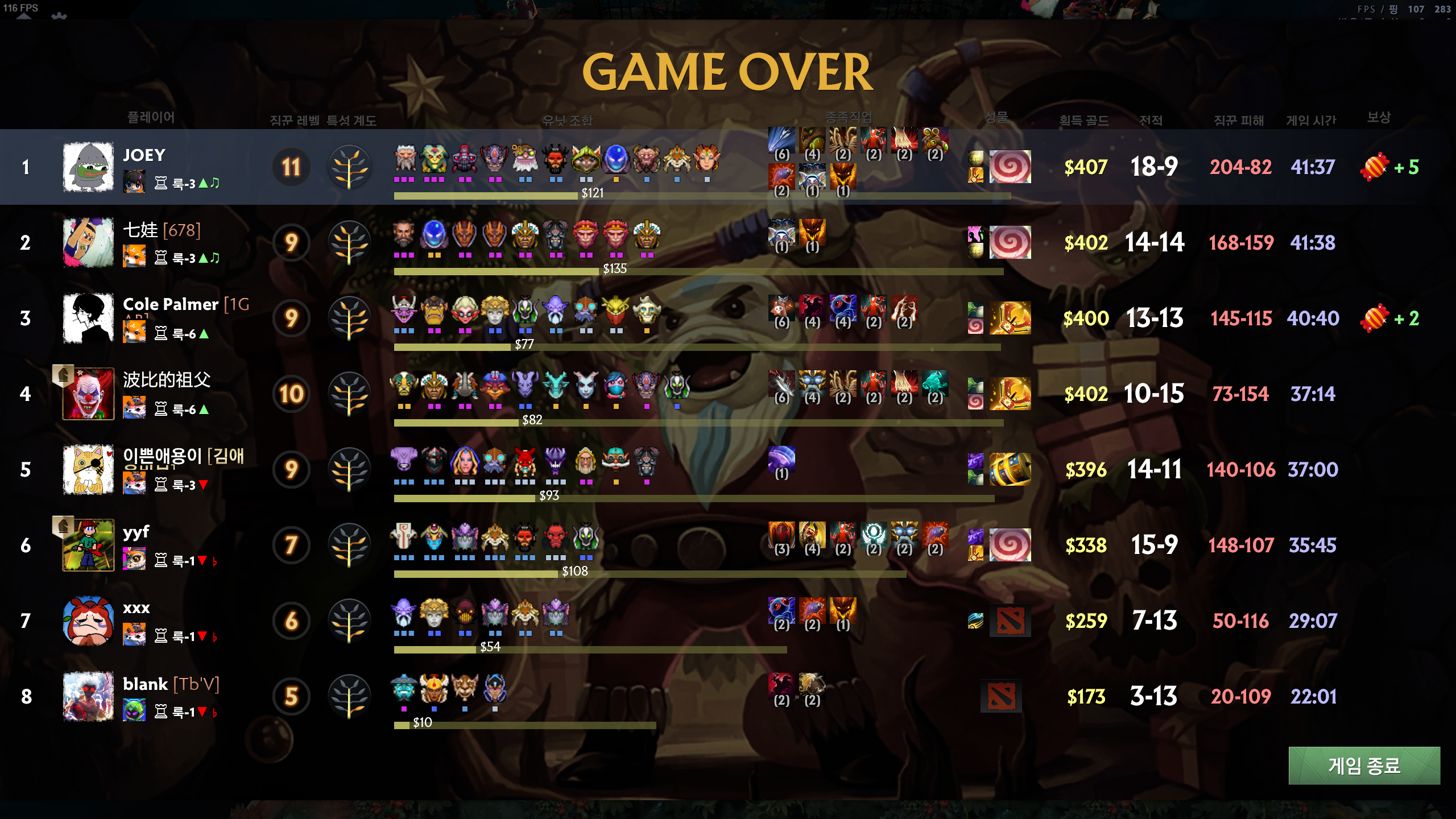Viewport: 1456px width, 819px height.
Task: Click JOEY's pink spiral relic icon
Action: (1010, 167)
